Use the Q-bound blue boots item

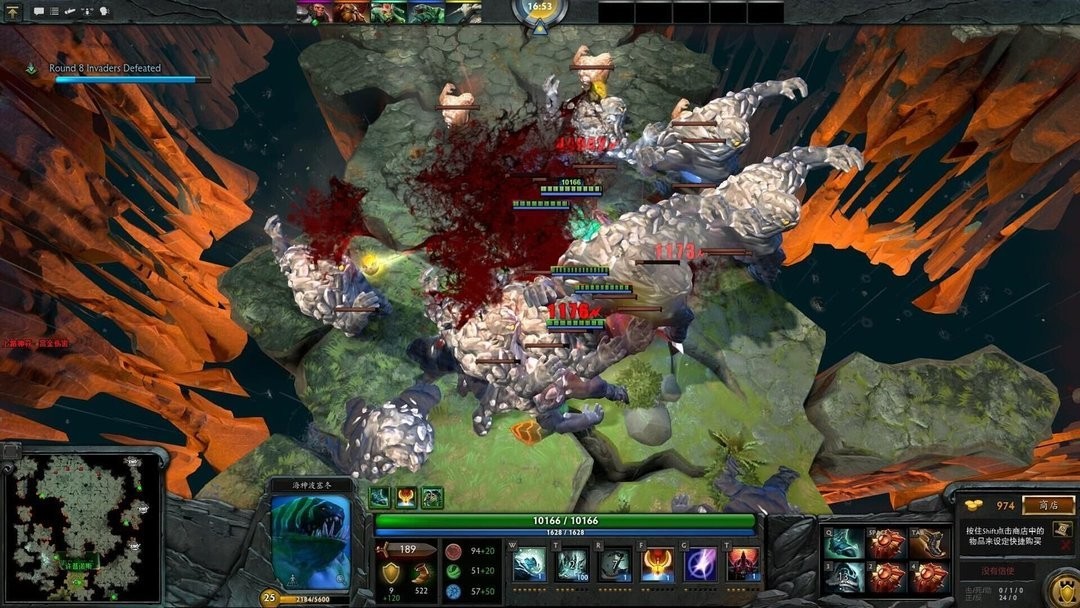click(845, 543)
